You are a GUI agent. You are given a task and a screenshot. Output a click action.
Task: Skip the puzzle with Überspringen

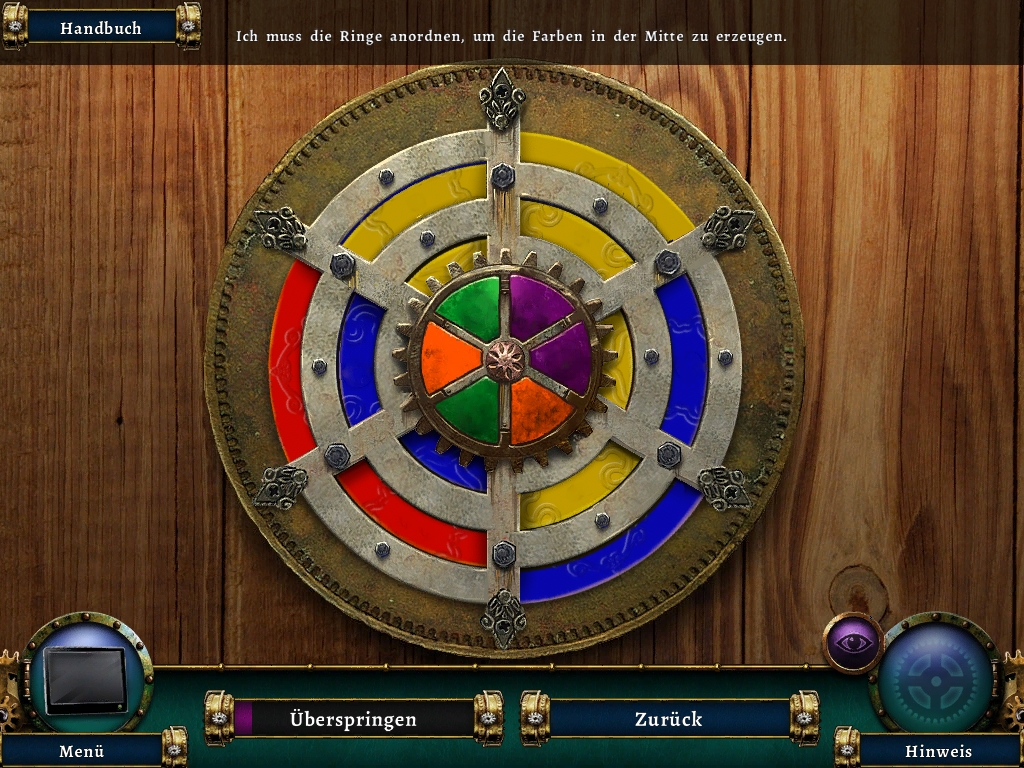tap(353, 719)
